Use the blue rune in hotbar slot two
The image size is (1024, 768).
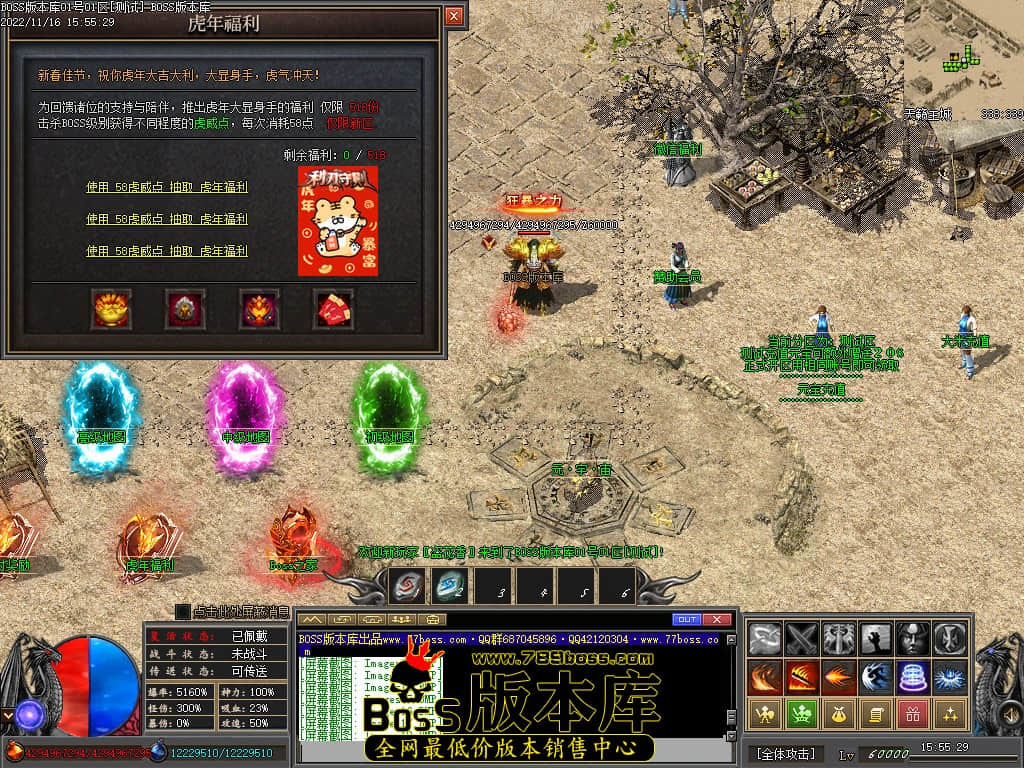tap(449, 586)
